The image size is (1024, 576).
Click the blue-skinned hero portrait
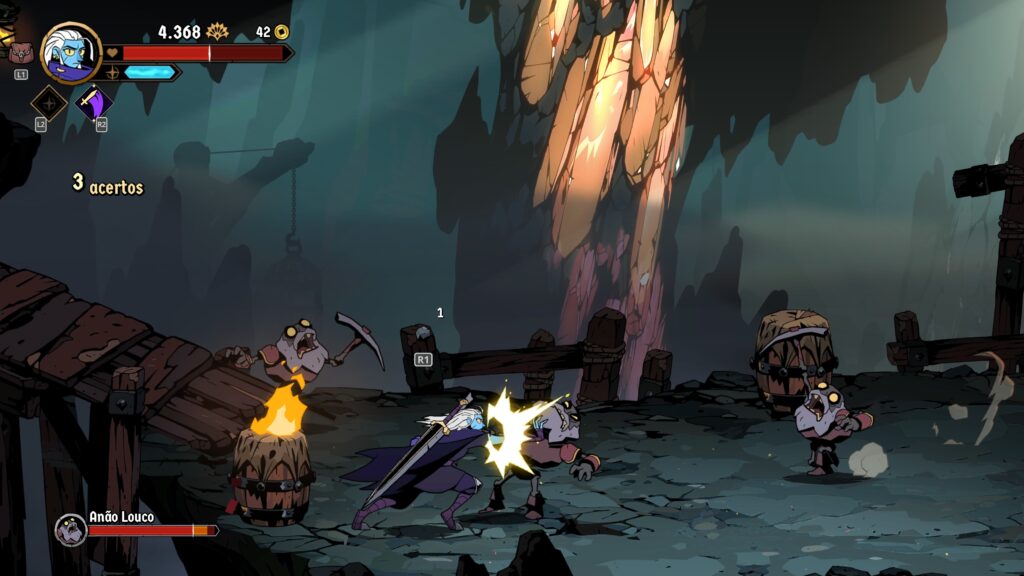pos(71,52)
